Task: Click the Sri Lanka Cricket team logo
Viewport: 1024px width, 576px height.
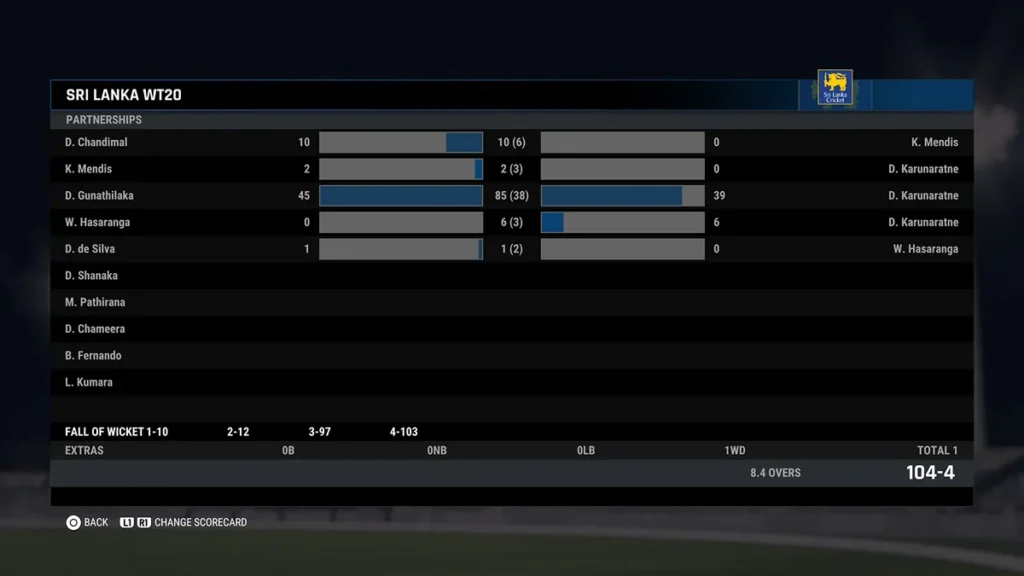Action: pyautogui.click(x=835, y=88)
